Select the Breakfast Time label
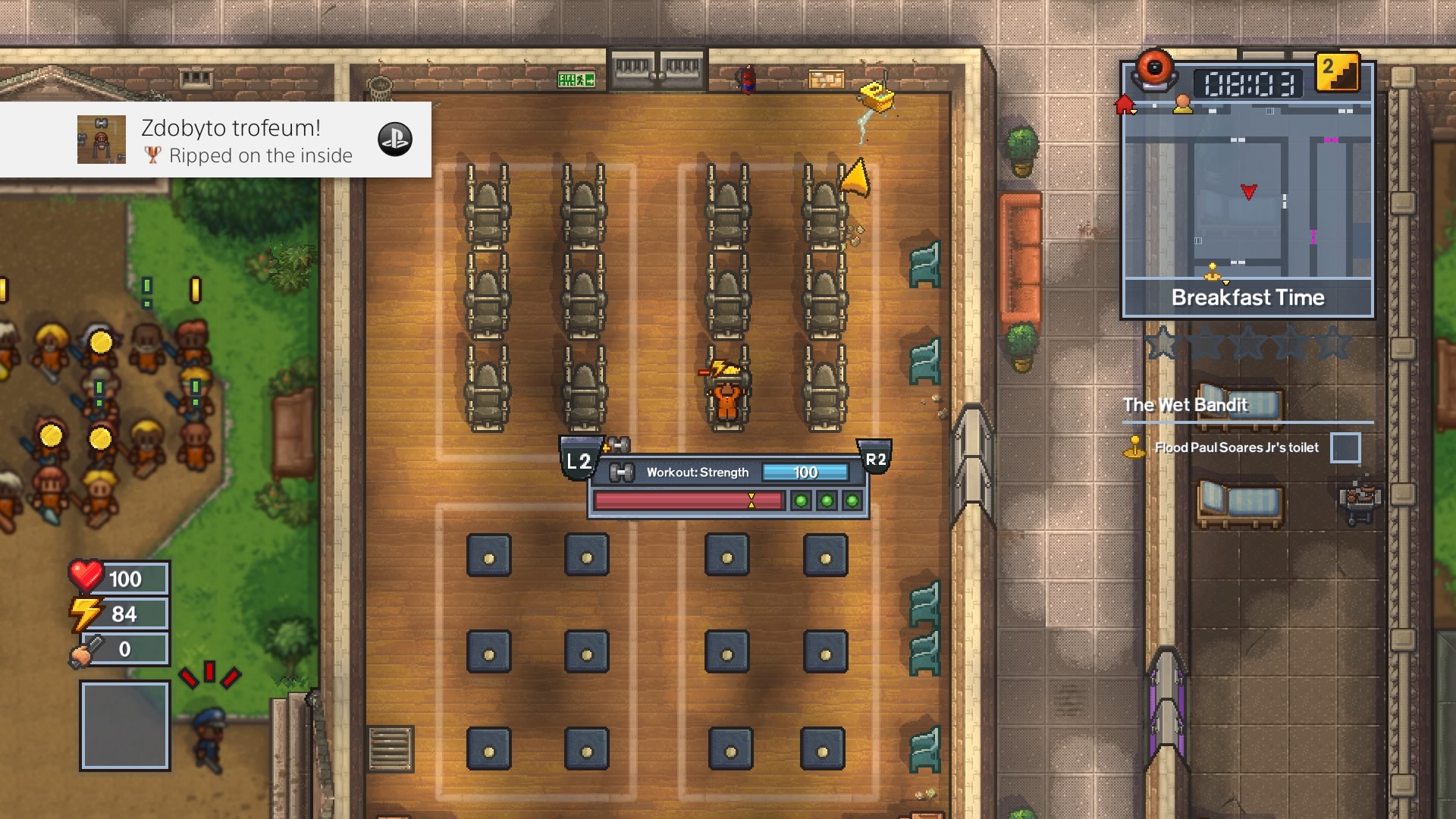 [1247, 297]
